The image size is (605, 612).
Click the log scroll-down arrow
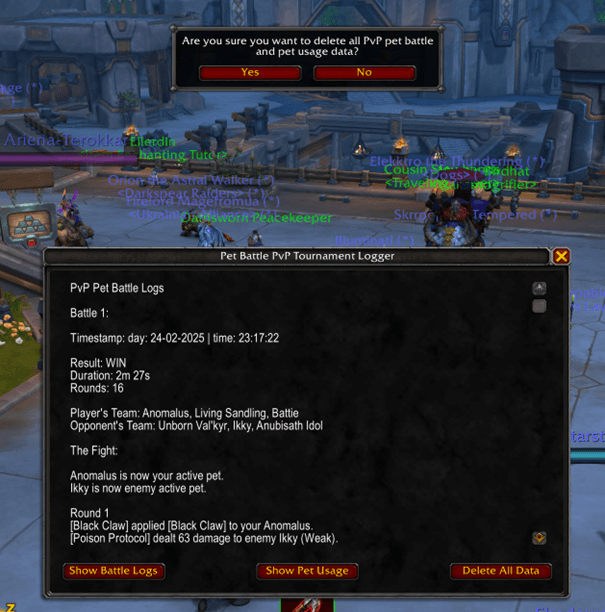(x=539, y=537)
